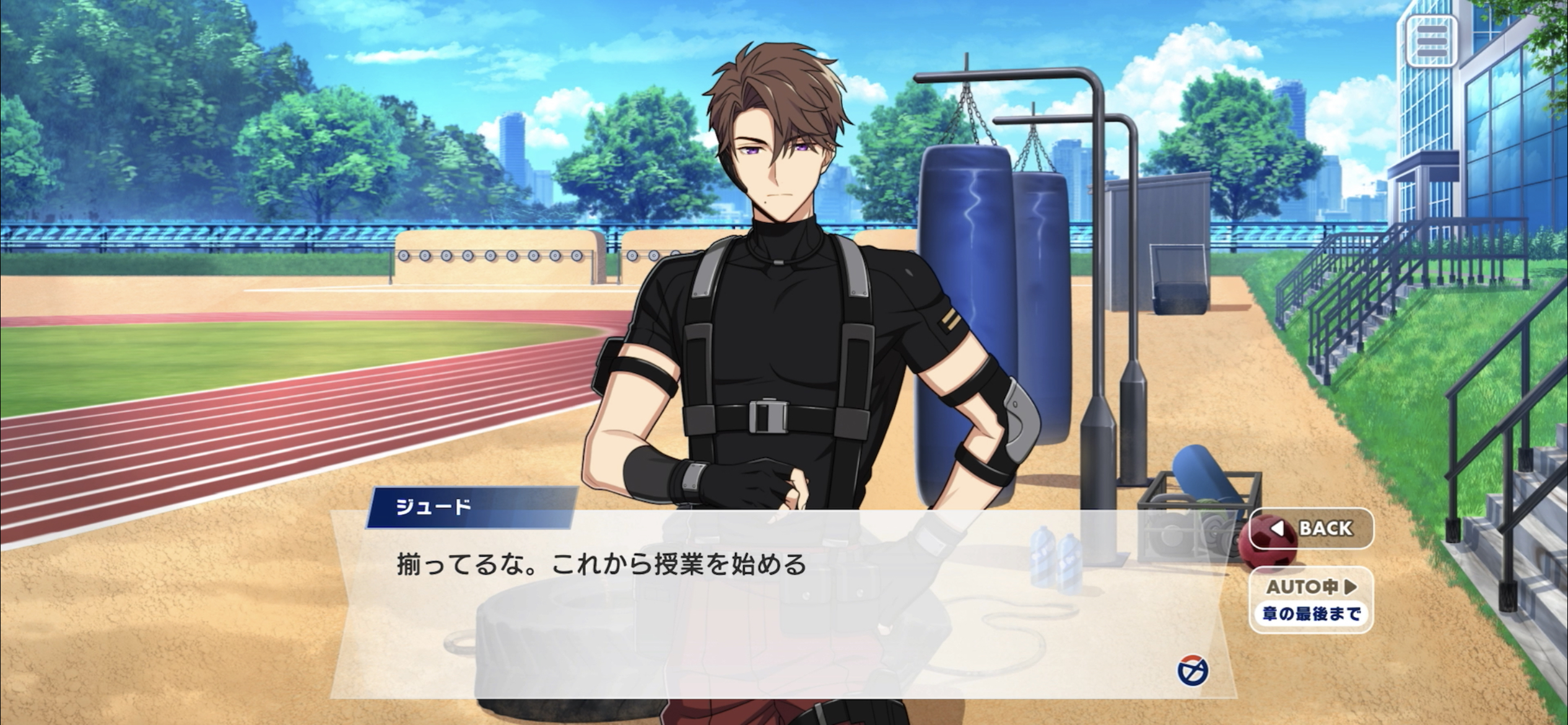Image resolution: width=1568 pixels, height=725 pixels.
Task: Open the hamburger menu button
Action: (x=1431, y=42)
